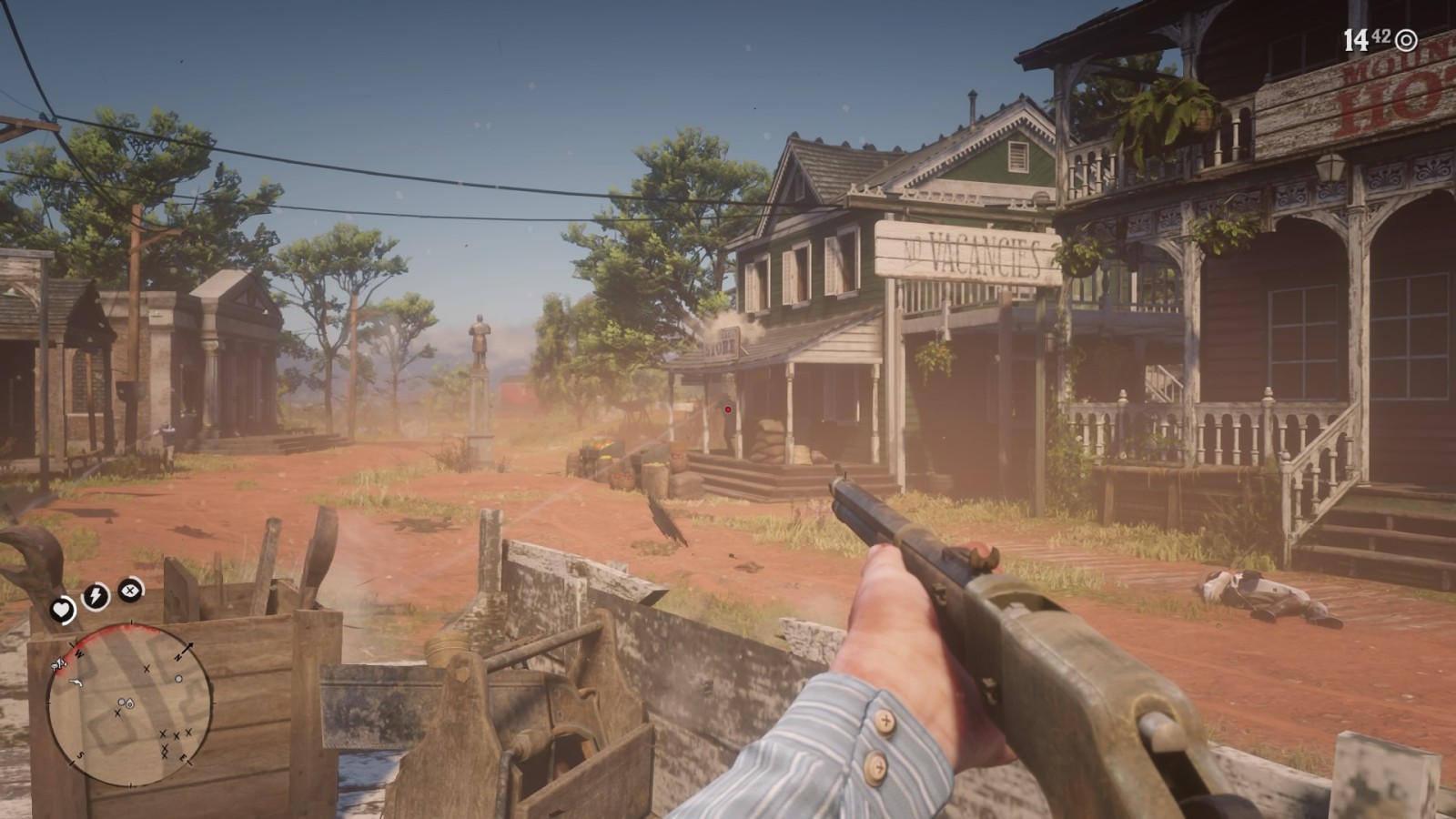
Task: Click the circular minimap
Action: tap(131, 705)
